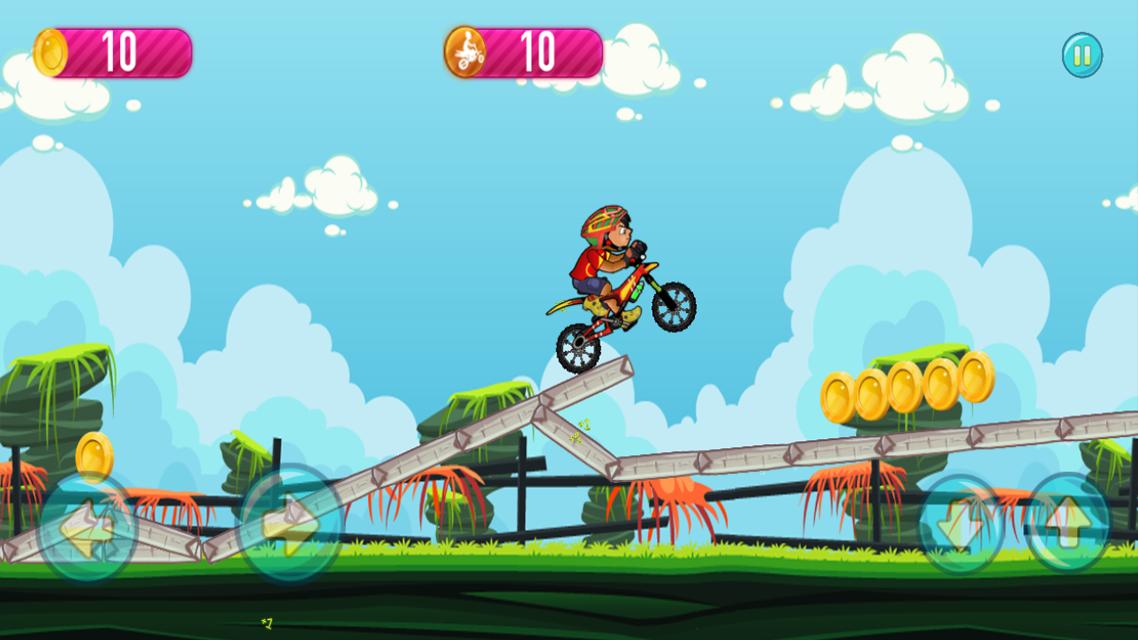The image size is (1138, 640).
Task: Tap the up arrow control button
Action: [x=1068, y=523]
